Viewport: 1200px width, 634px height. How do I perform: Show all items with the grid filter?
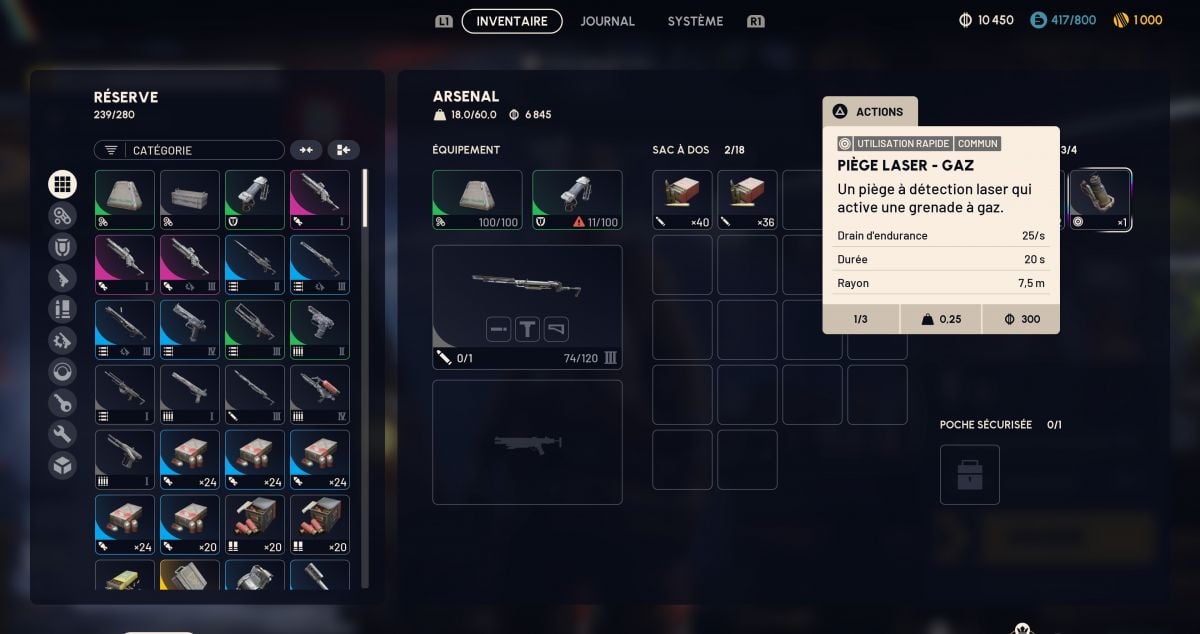click(x=62, y=184)
